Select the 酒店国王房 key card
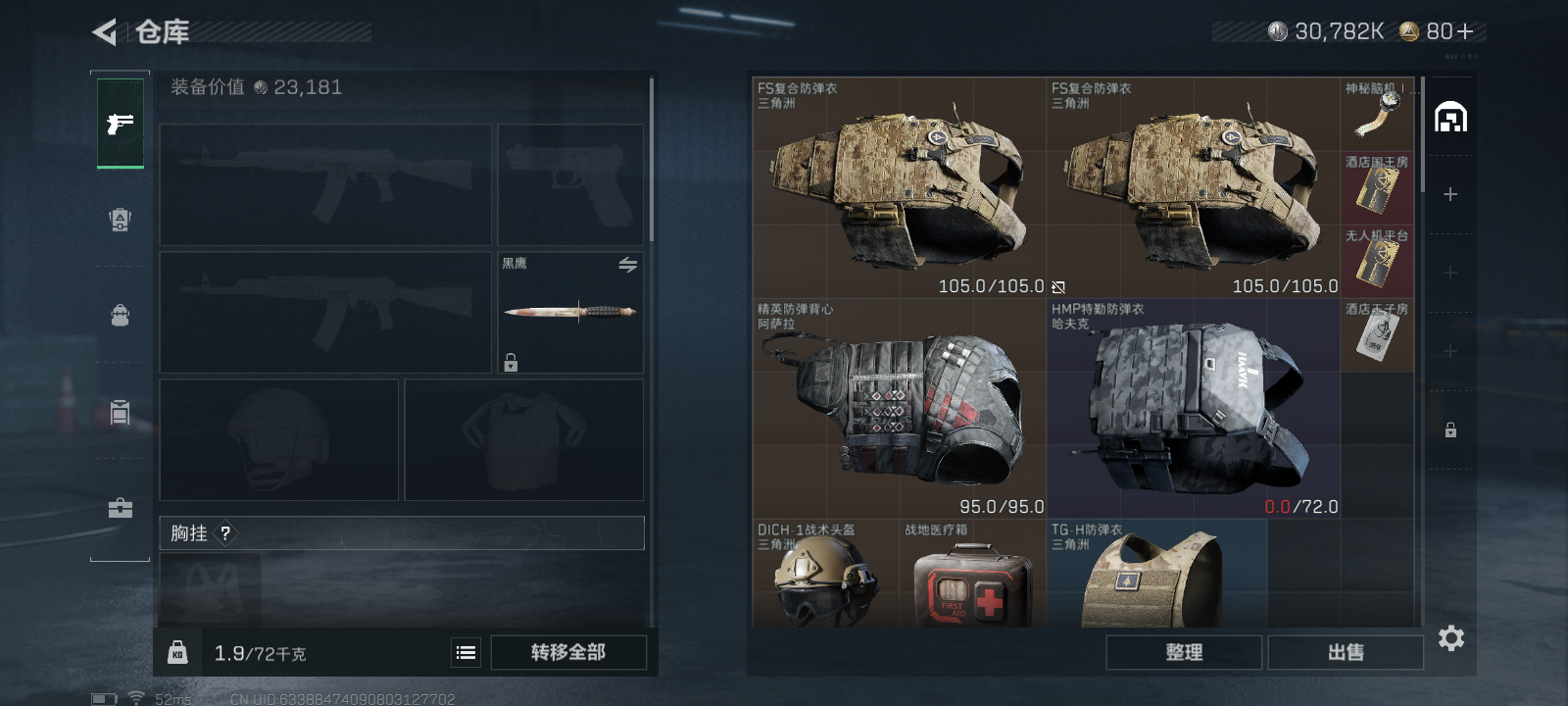 [1377, 187]
